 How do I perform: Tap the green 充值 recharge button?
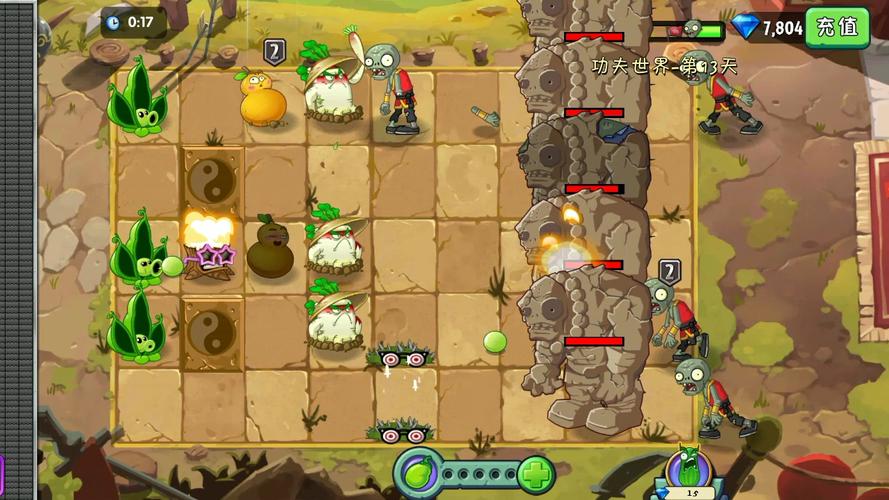point(837,27)
